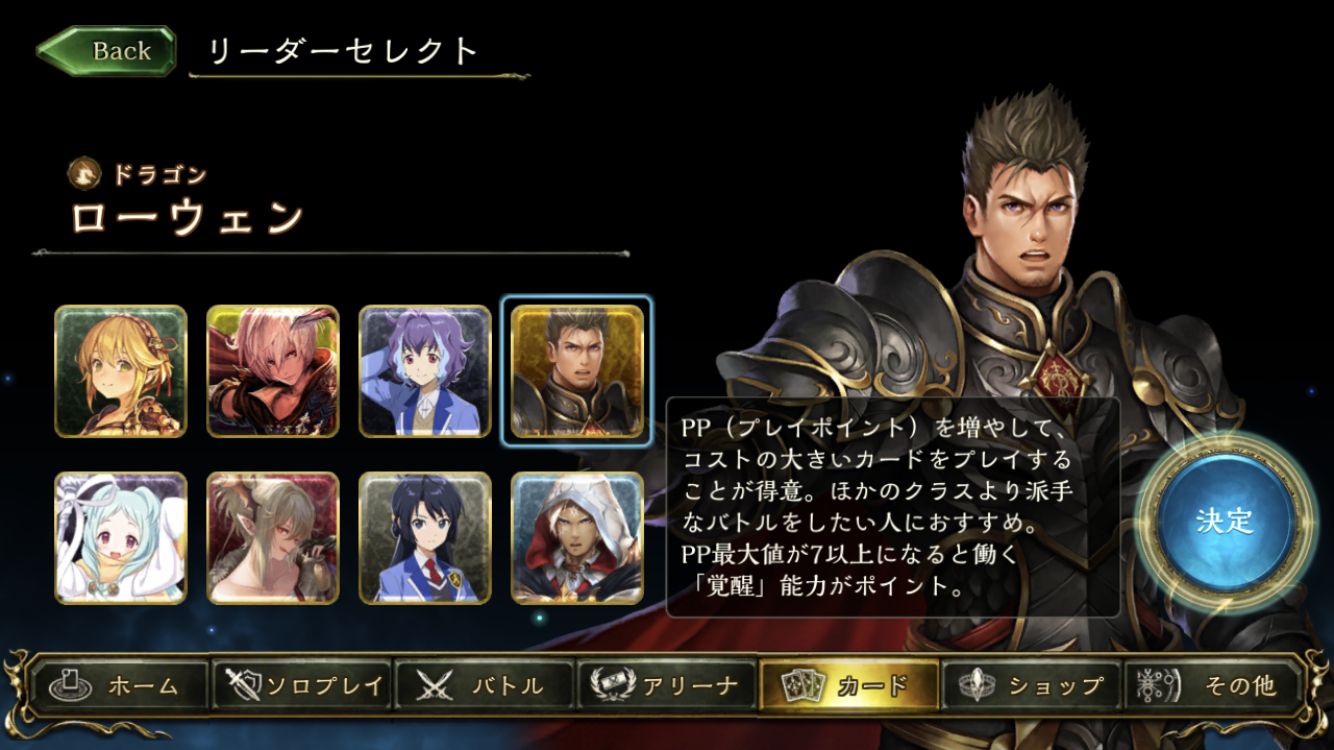Choose the pink-haired swordsman leader portrait
The width and height of the screenshot is (1334, 750).
click(273, 371)
